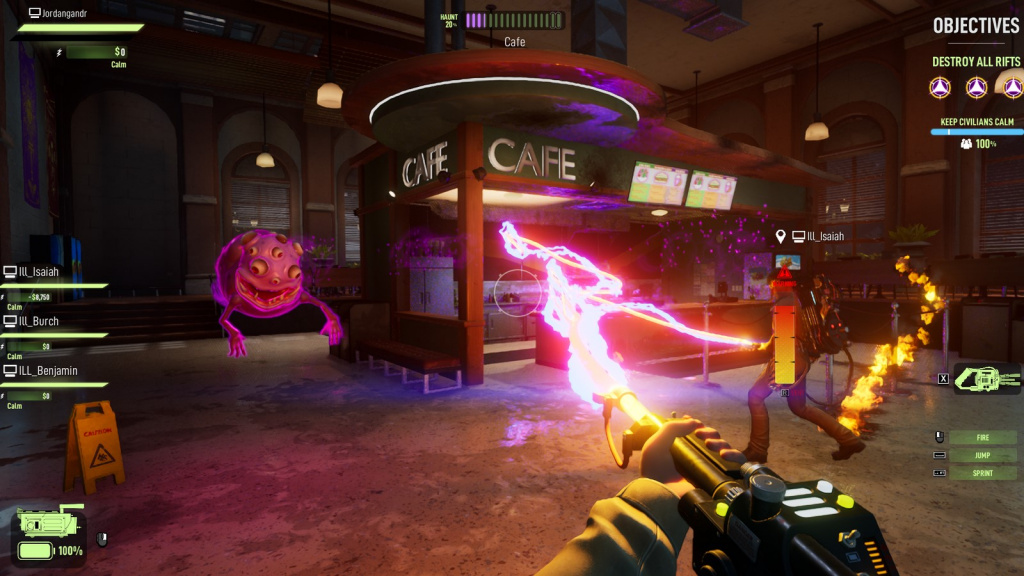1024x576 pixels.
Task: Select teammate ILL_Benjamin in the squad list
Action: 43,371
